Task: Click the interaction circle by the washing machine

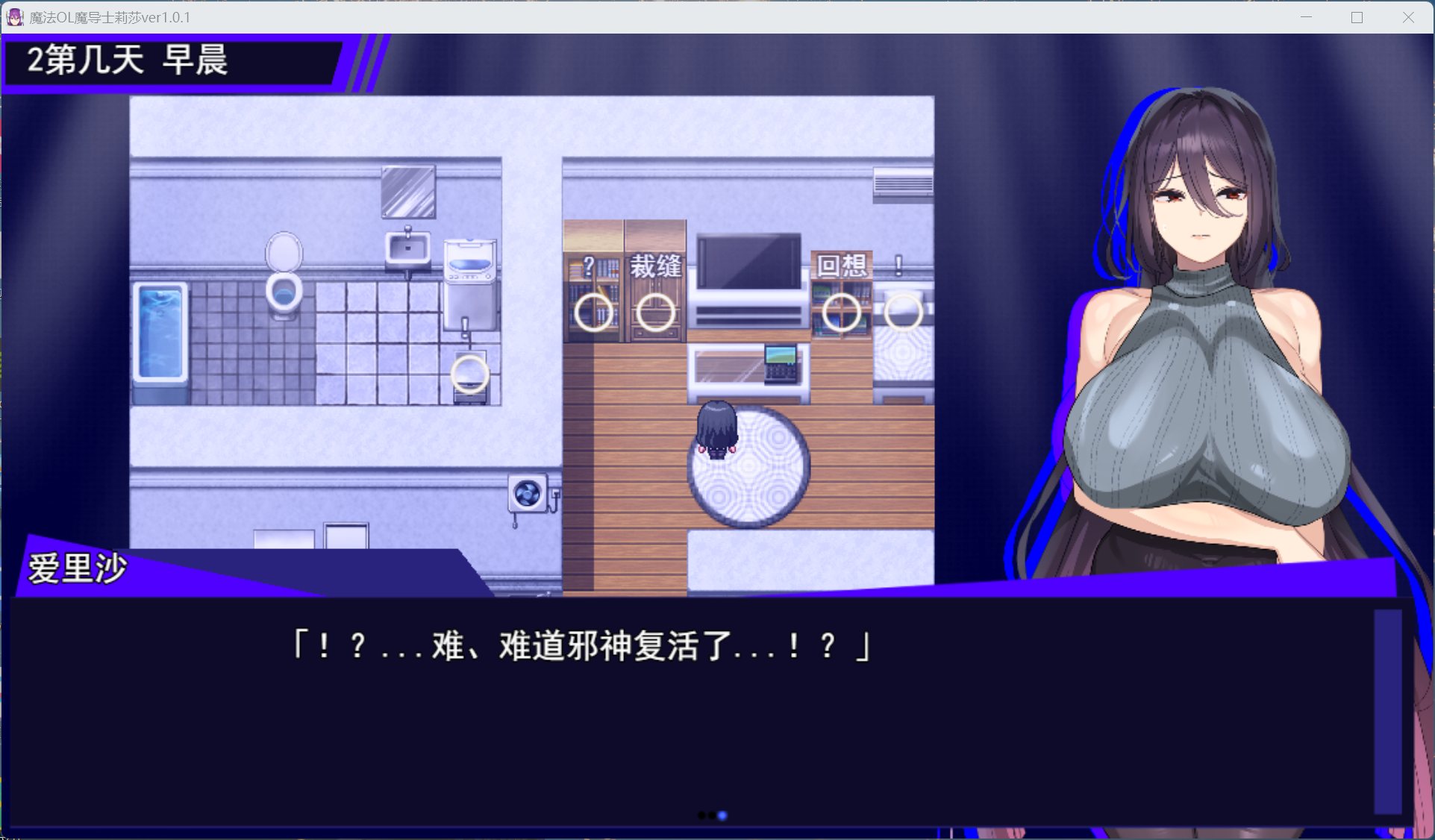Action: coord(470,373)
